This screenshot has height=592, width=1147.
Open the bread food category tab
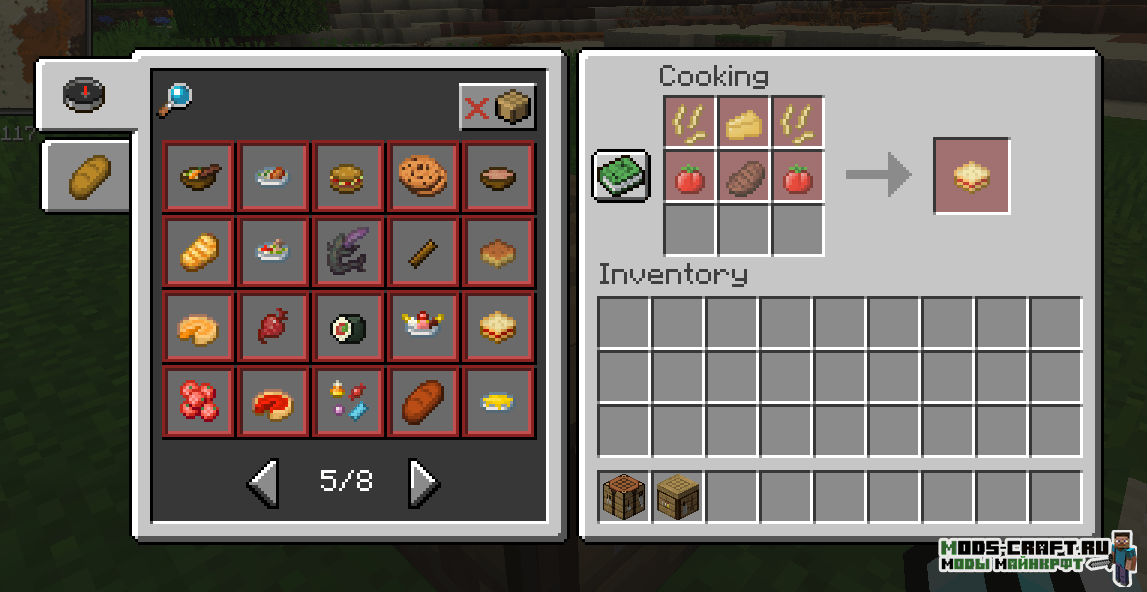pyautogui.click(x=86, y=176)
